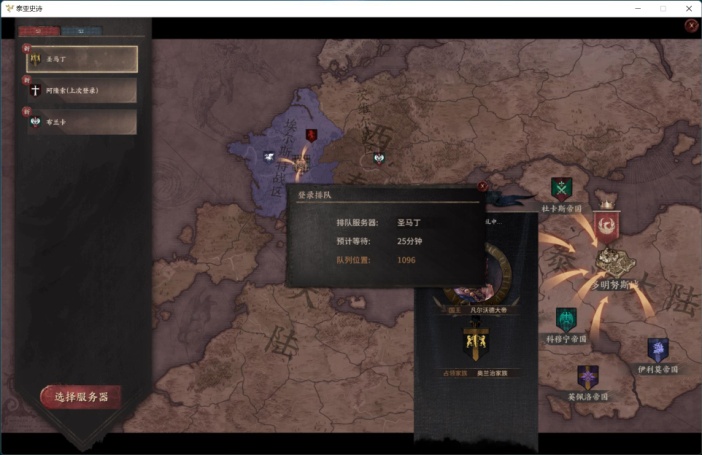The width and height of the screenshot is (702, 455).
Task: Select the 伊利莫帝国 emblem on map
Action: pos(657,350)
